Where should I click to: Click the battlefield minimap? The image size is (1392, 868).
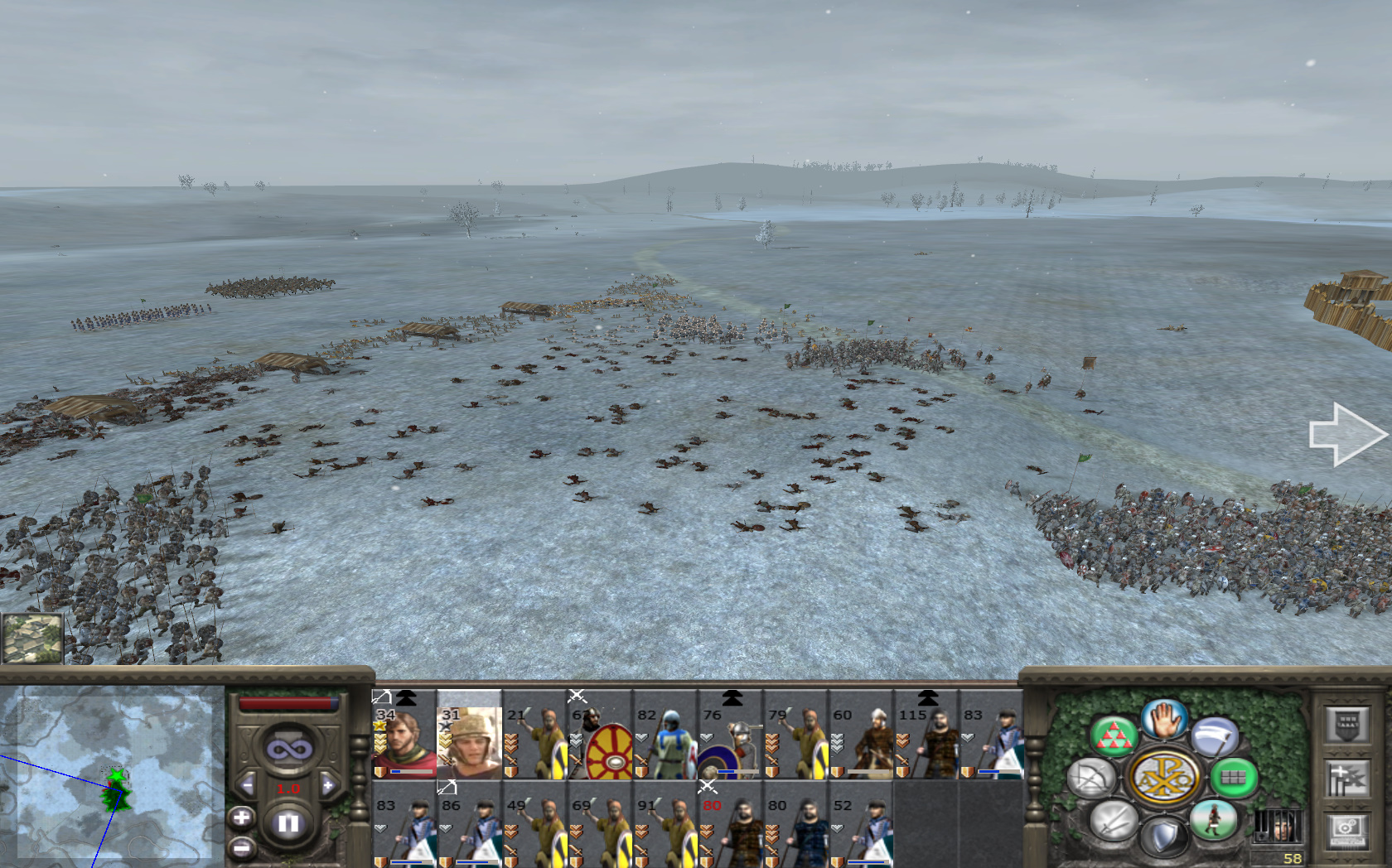point(112,774)
